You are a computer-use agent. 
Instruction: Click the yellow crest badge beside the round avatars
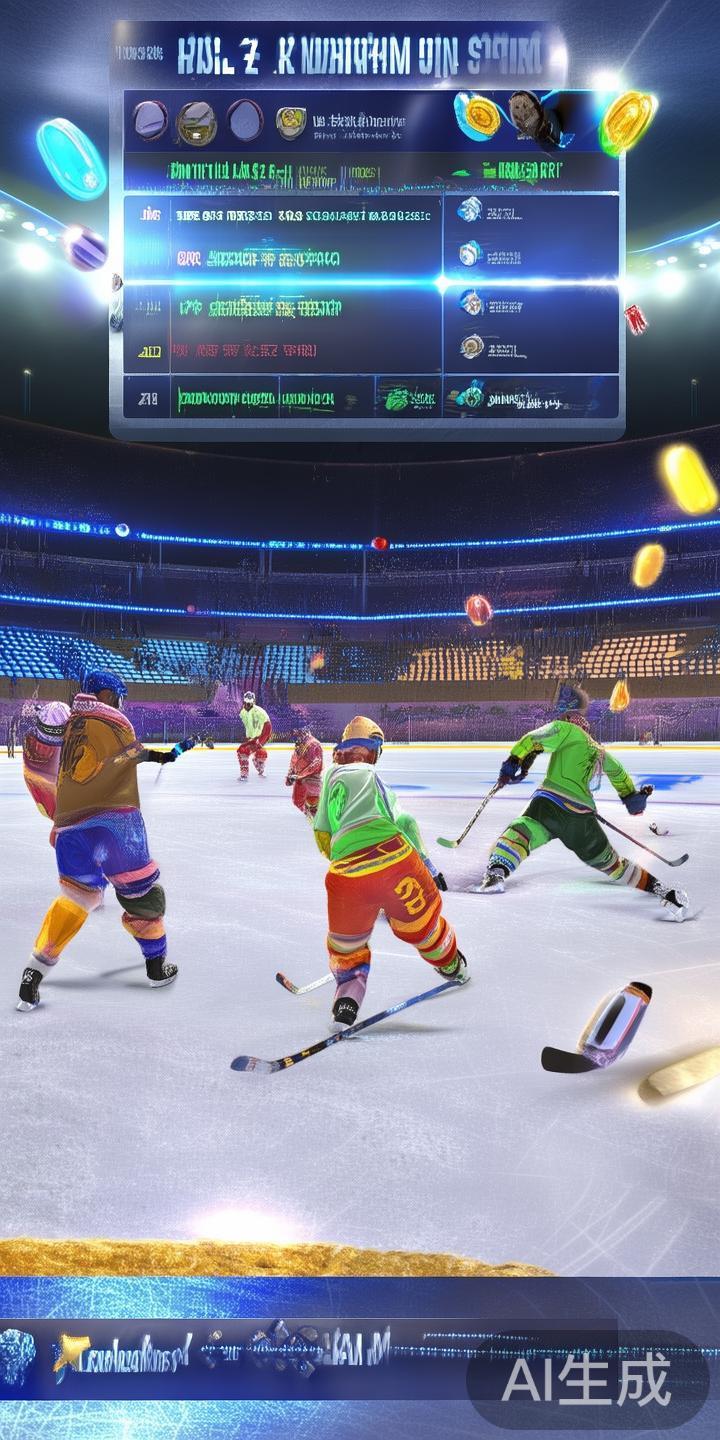click(x=291, y=121)
